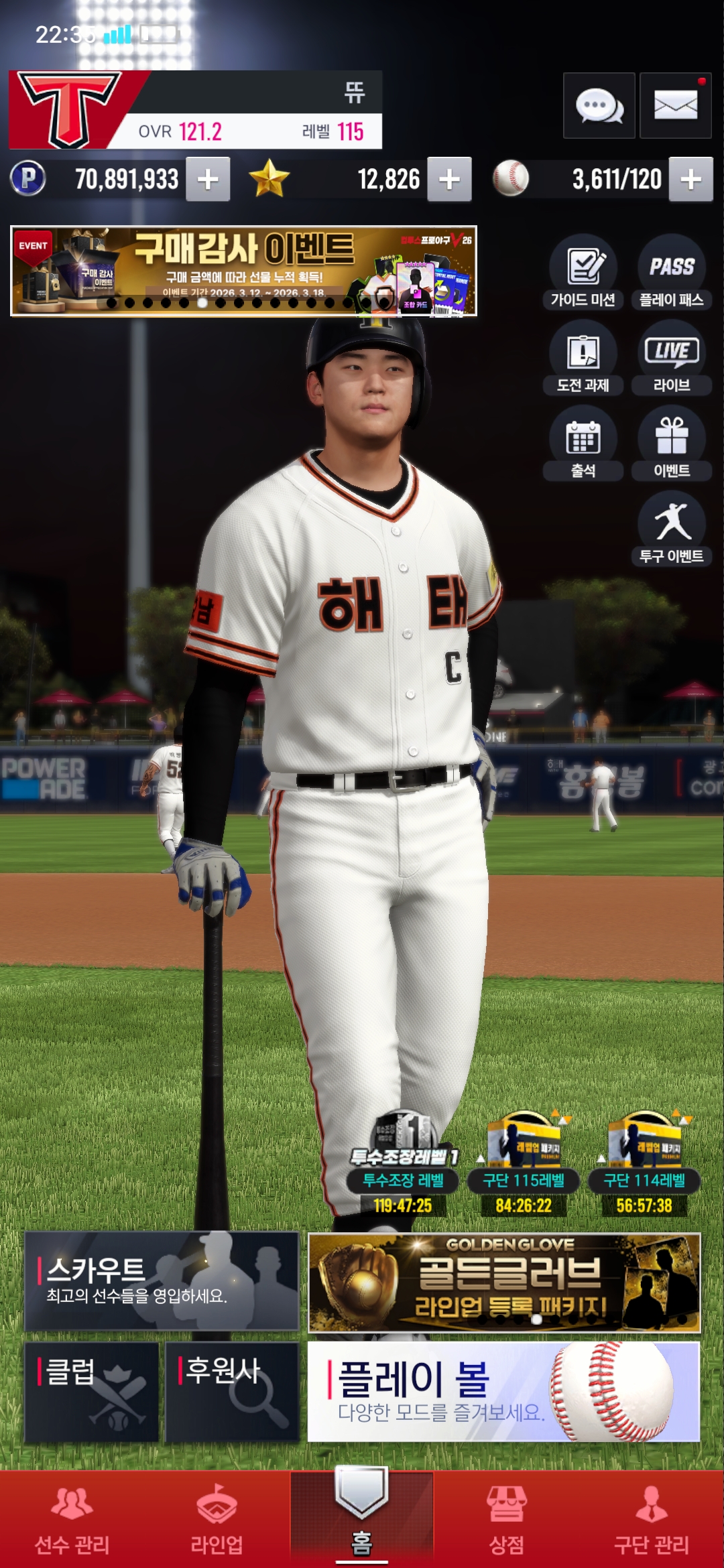Viewport: 724px width, 1568px height.
Task: Open the mailbox envelope icon
Action: coord(675,106)
